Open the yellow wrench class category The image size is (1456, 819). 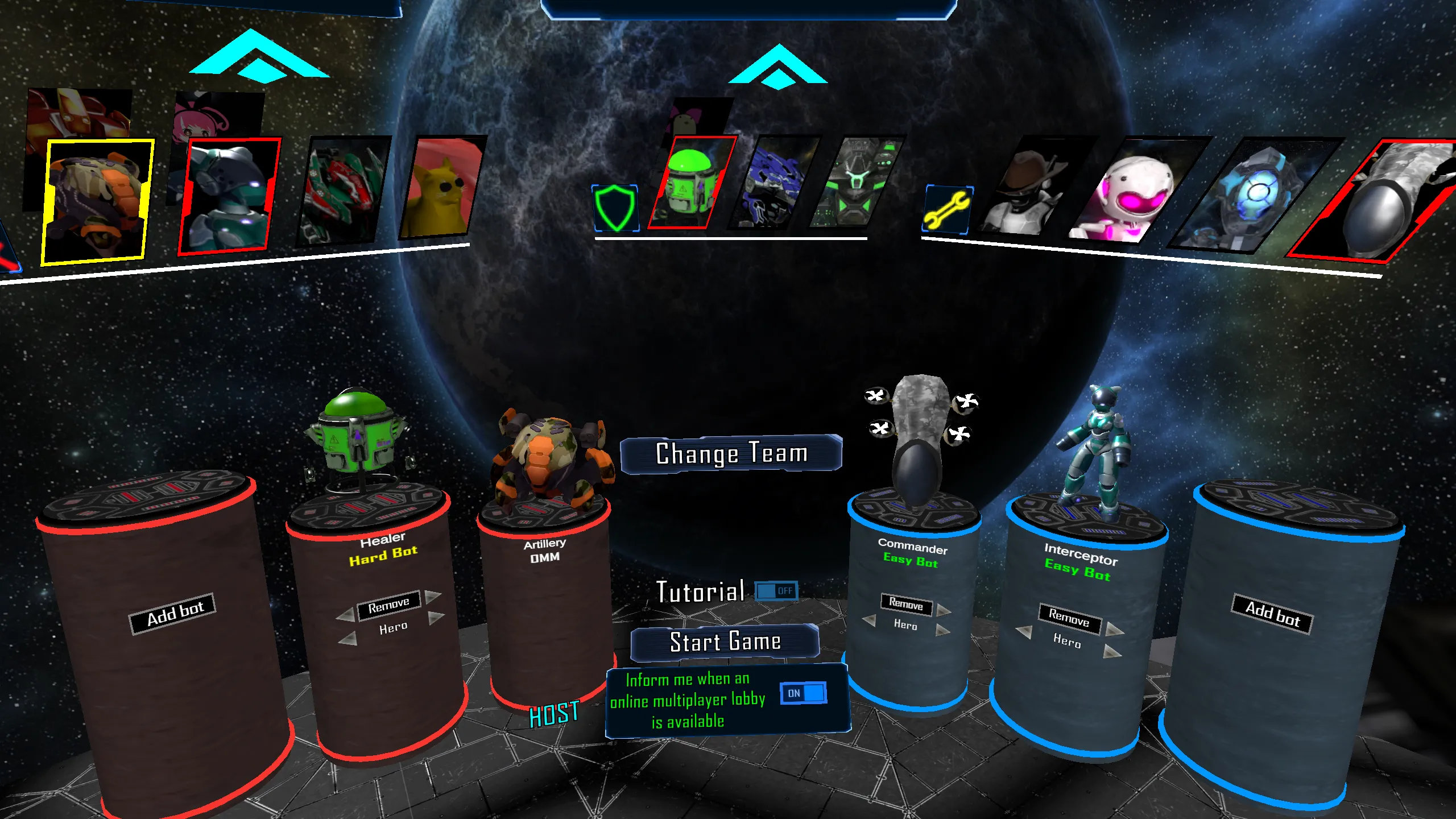pyautogui.click(x=947, y=210)
